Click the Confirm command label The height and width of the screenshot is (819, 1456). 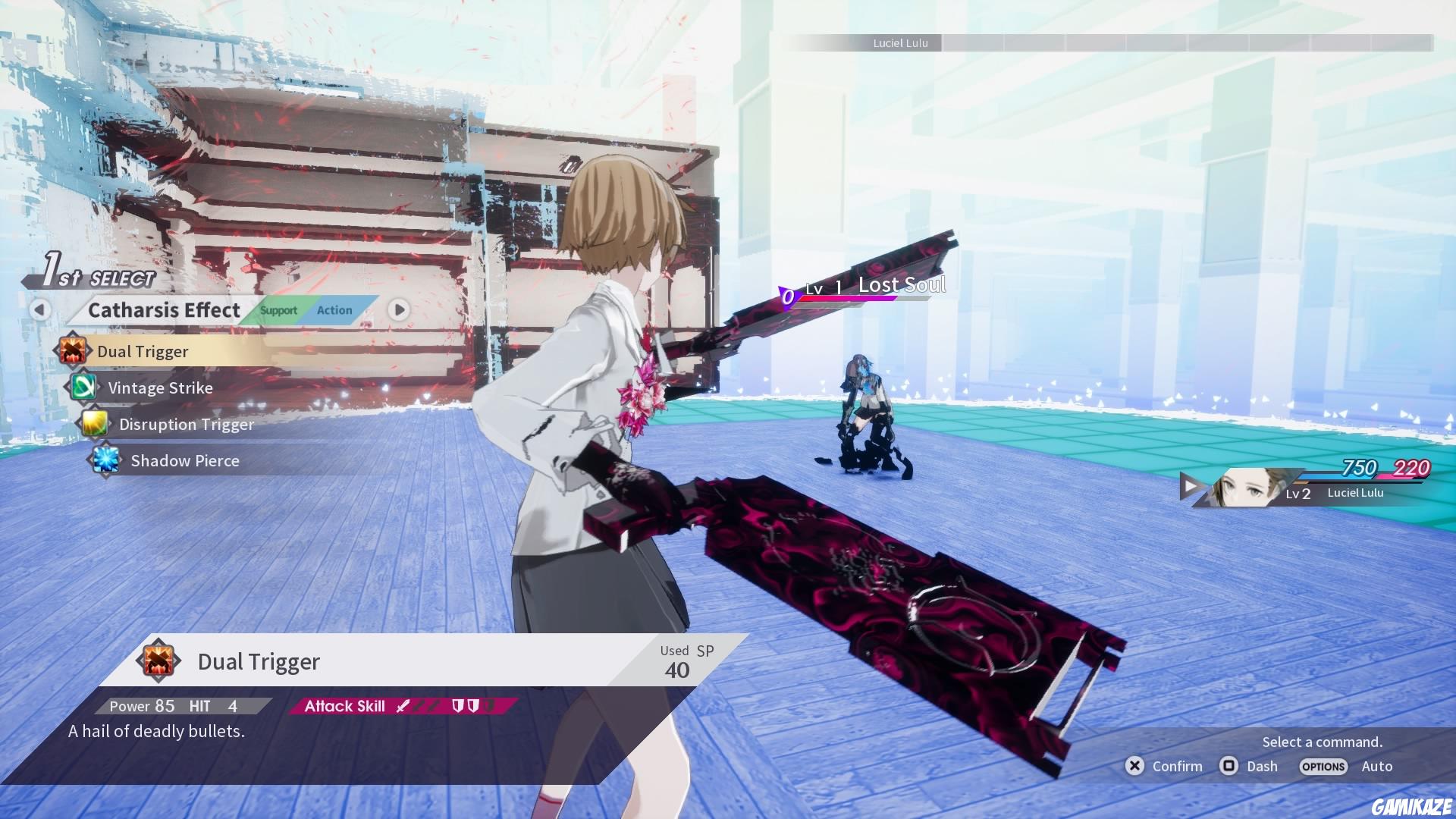[1176, 766]
